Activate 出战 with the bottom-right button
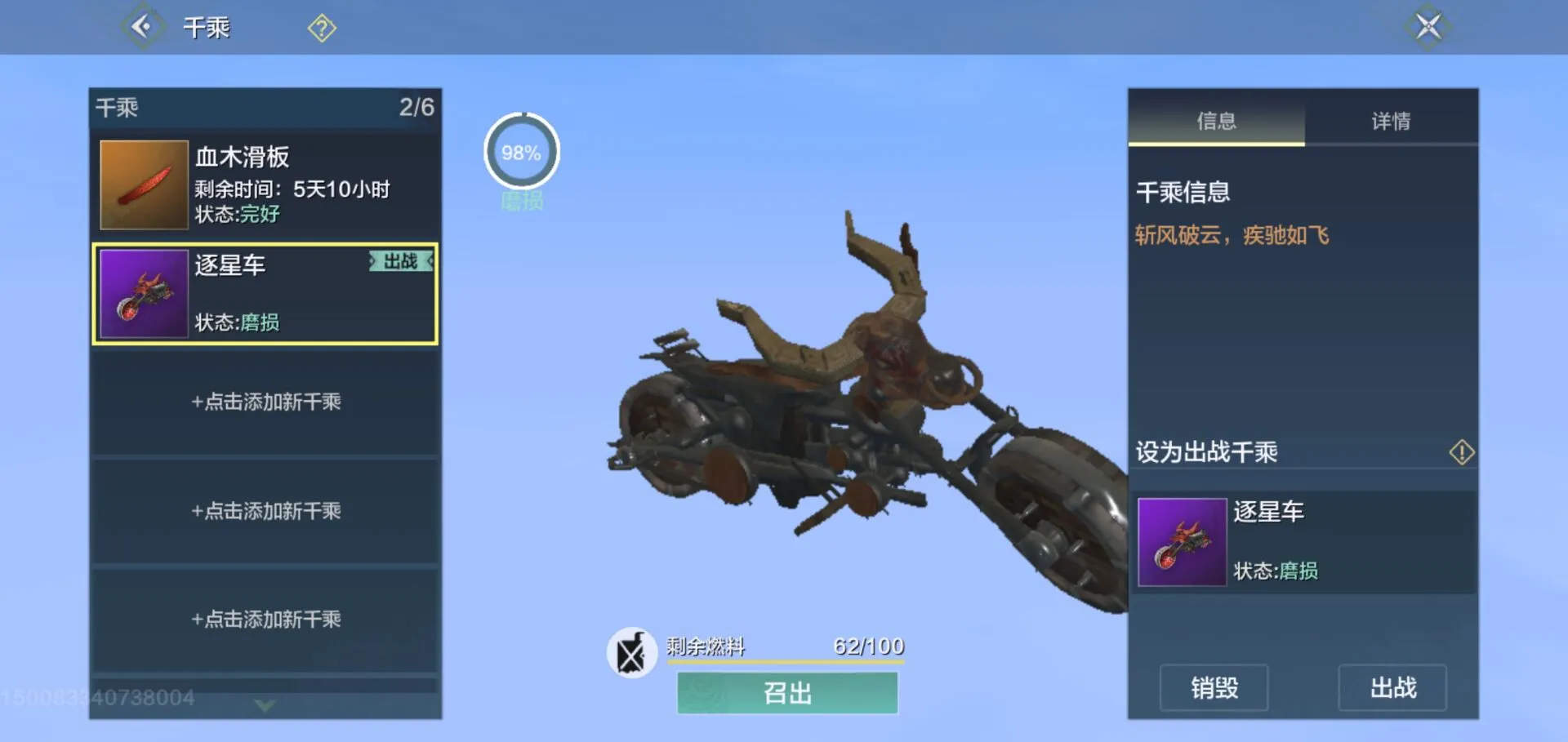This screenshot has height=742, width=1568. point(1392,689)
